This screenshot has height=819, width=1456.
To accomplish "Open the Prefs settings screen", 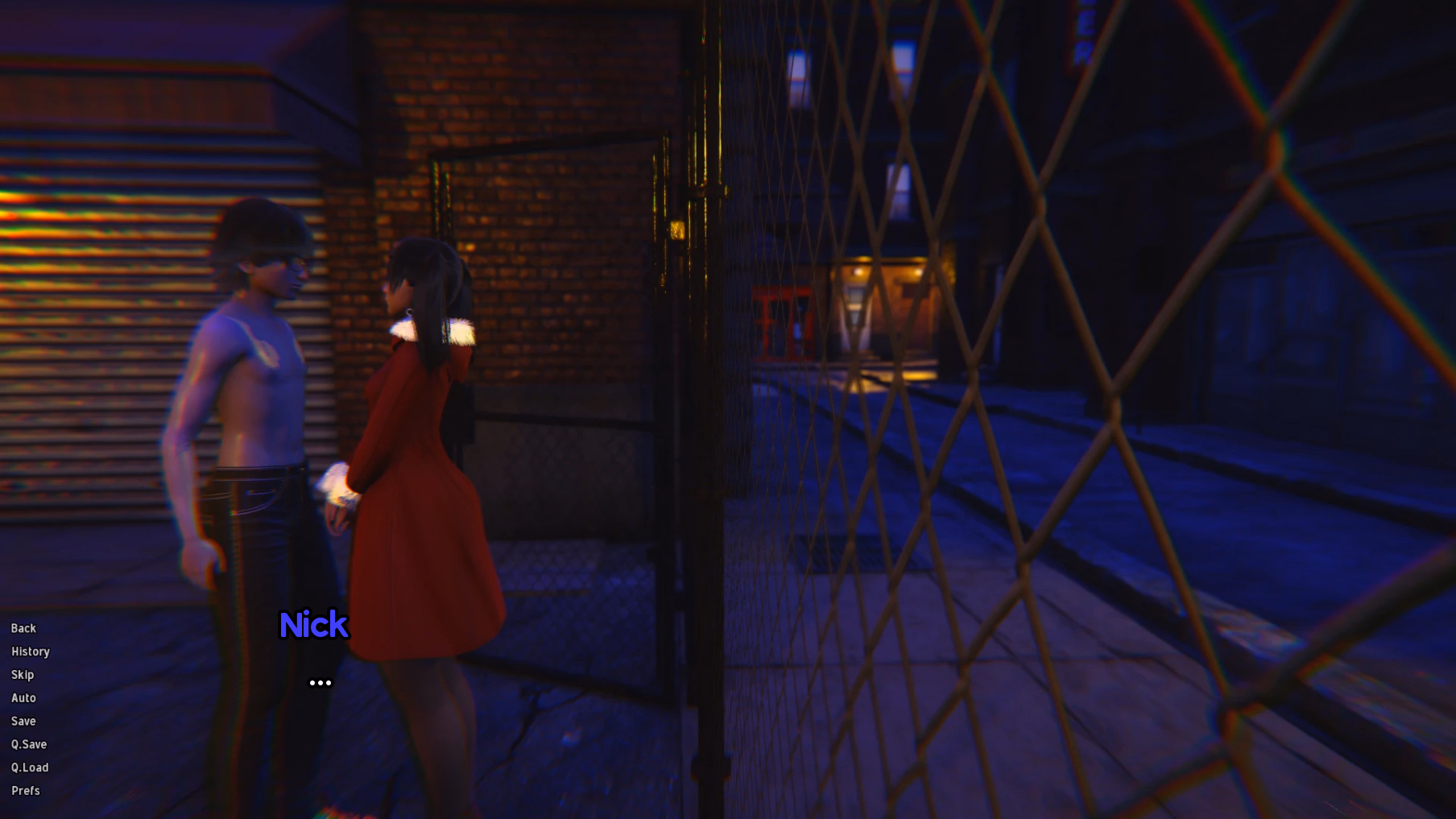I will pos(25,791).
